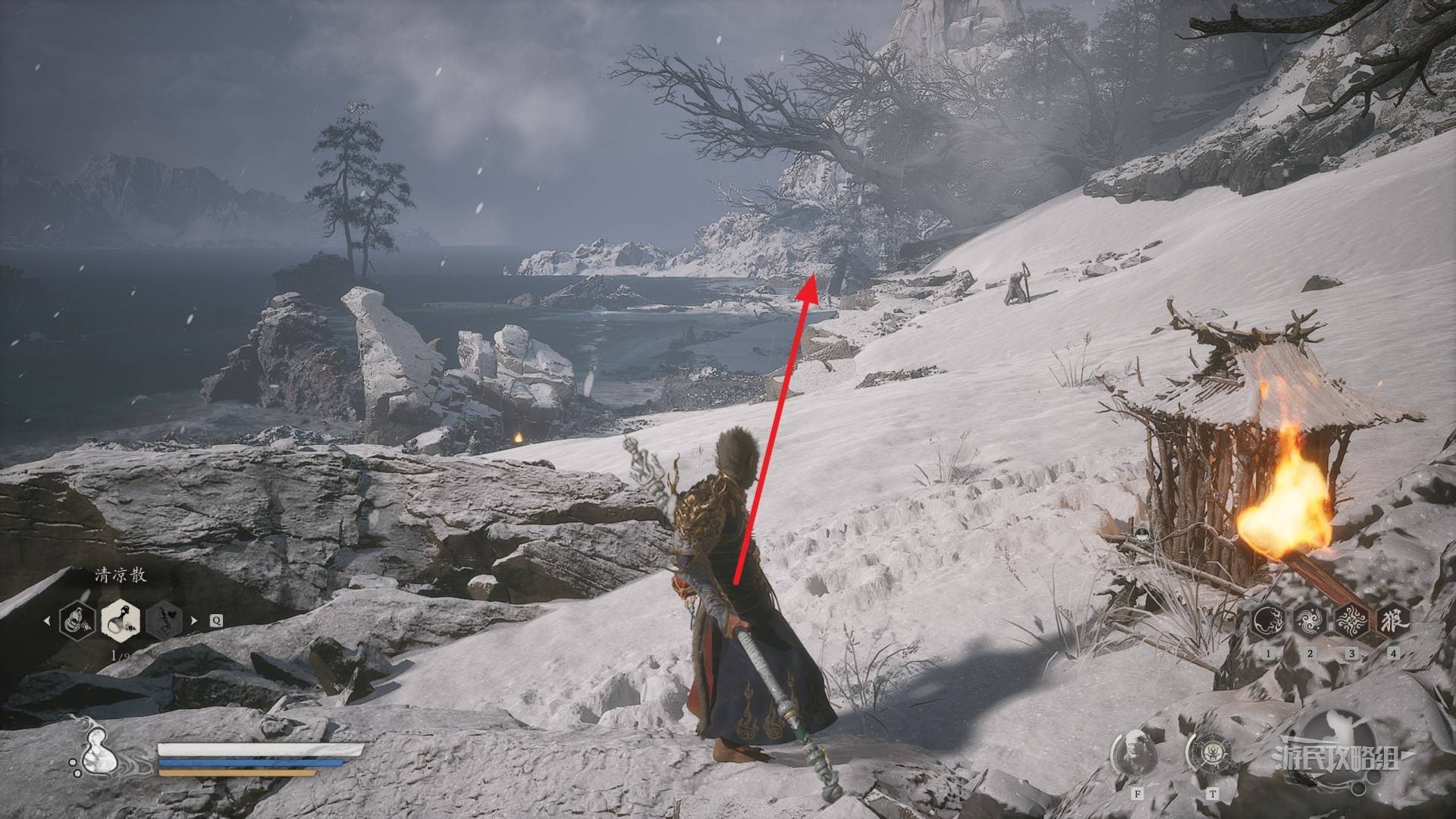Pick the dimmed item slot with heart symbol
This screenshot has width=1456, height=819.
pyautogui.click(x=165, y=620)
